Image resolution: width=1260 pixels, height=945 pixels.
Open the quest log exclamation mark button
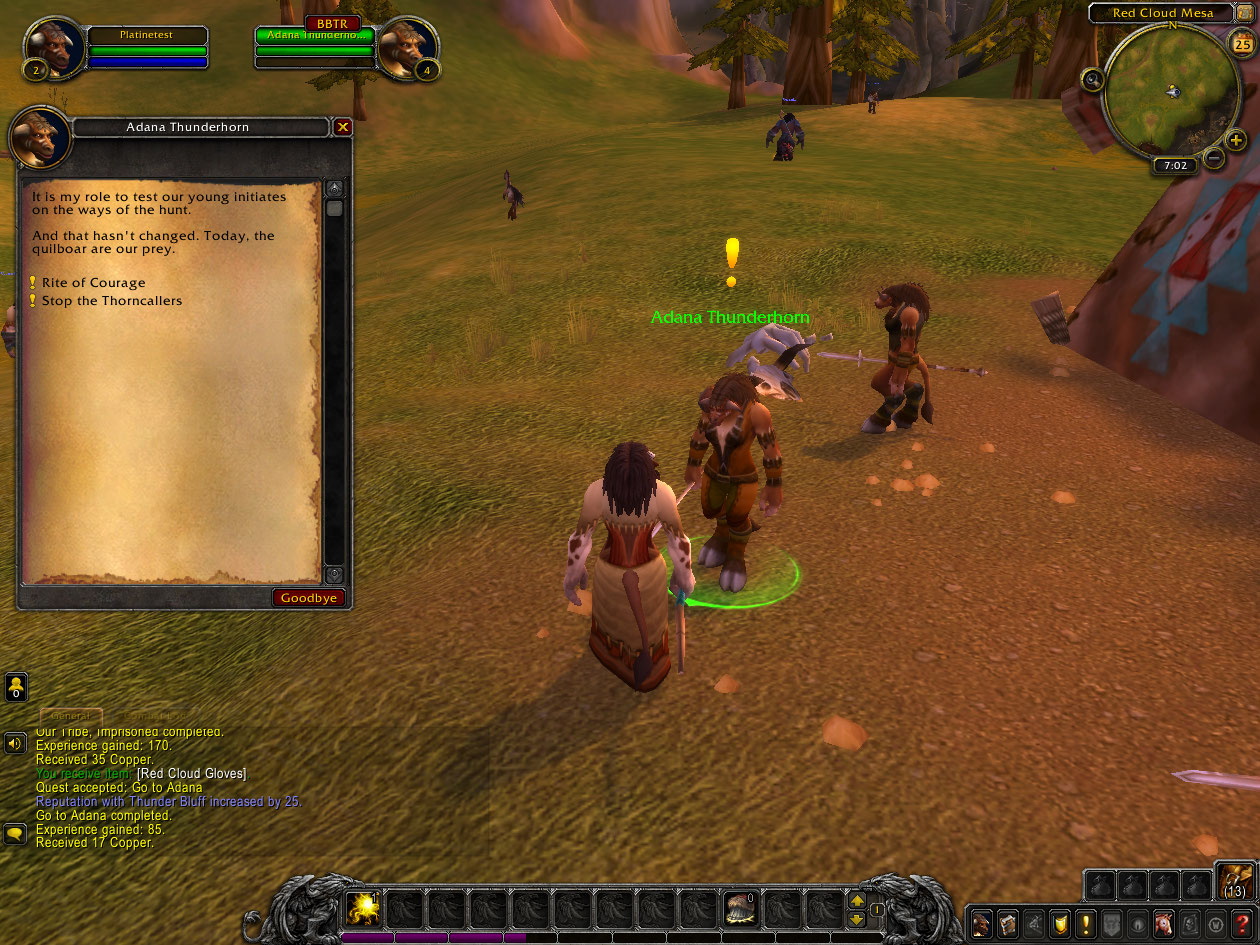point(1086,923)
